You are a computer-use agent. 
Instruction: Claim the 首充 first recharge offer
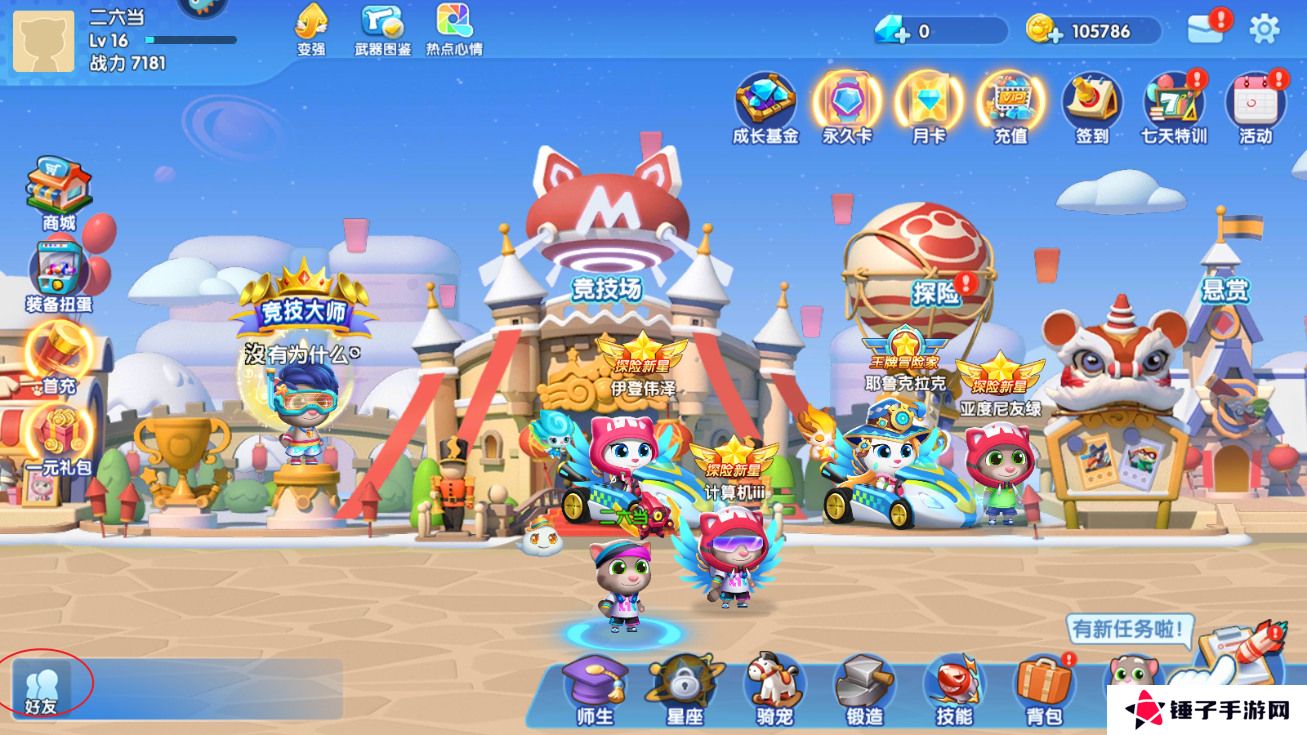(58, 355)
